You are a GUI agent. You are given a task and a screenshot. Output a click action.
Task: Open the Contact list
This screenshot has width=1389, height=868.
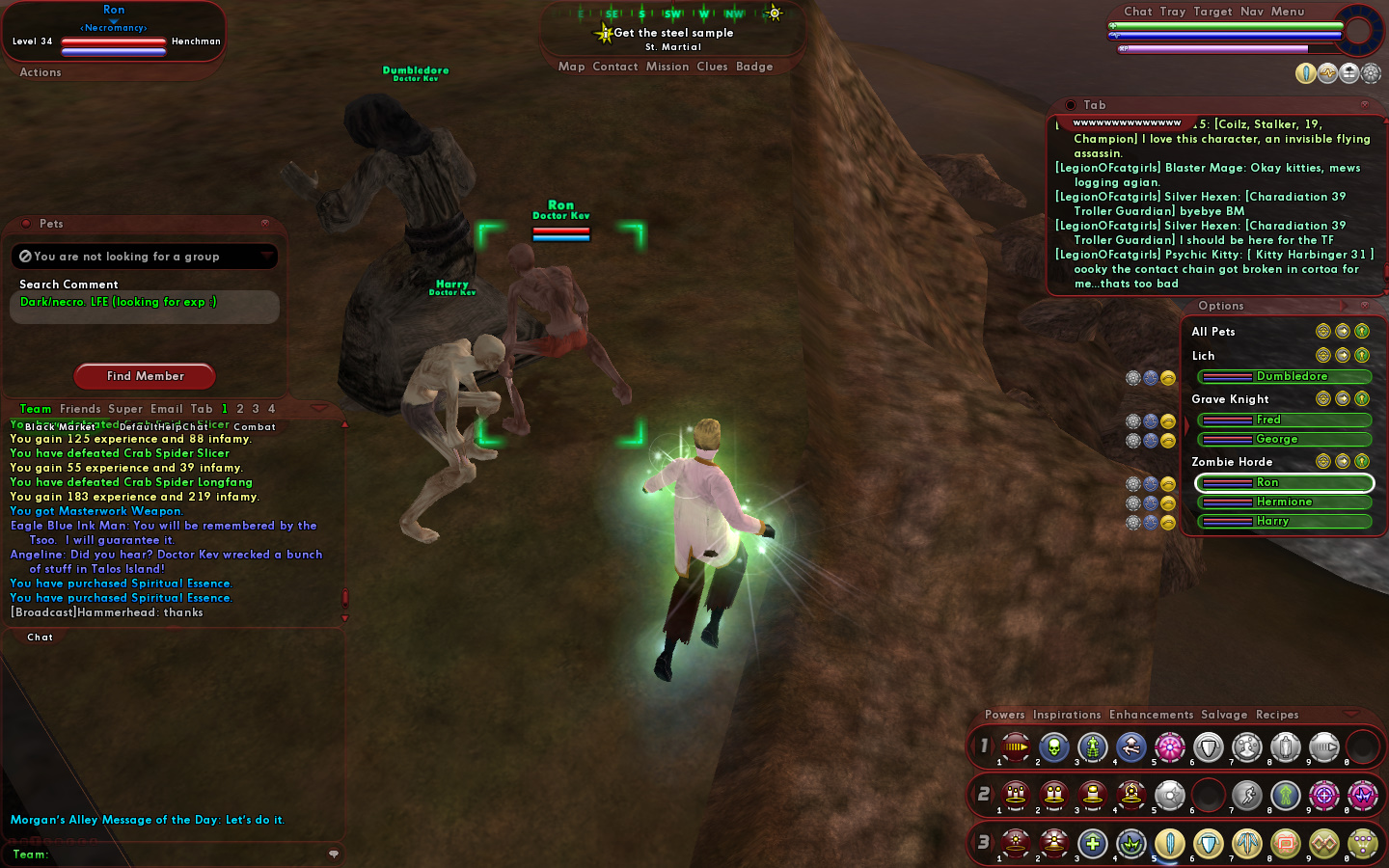615,67
